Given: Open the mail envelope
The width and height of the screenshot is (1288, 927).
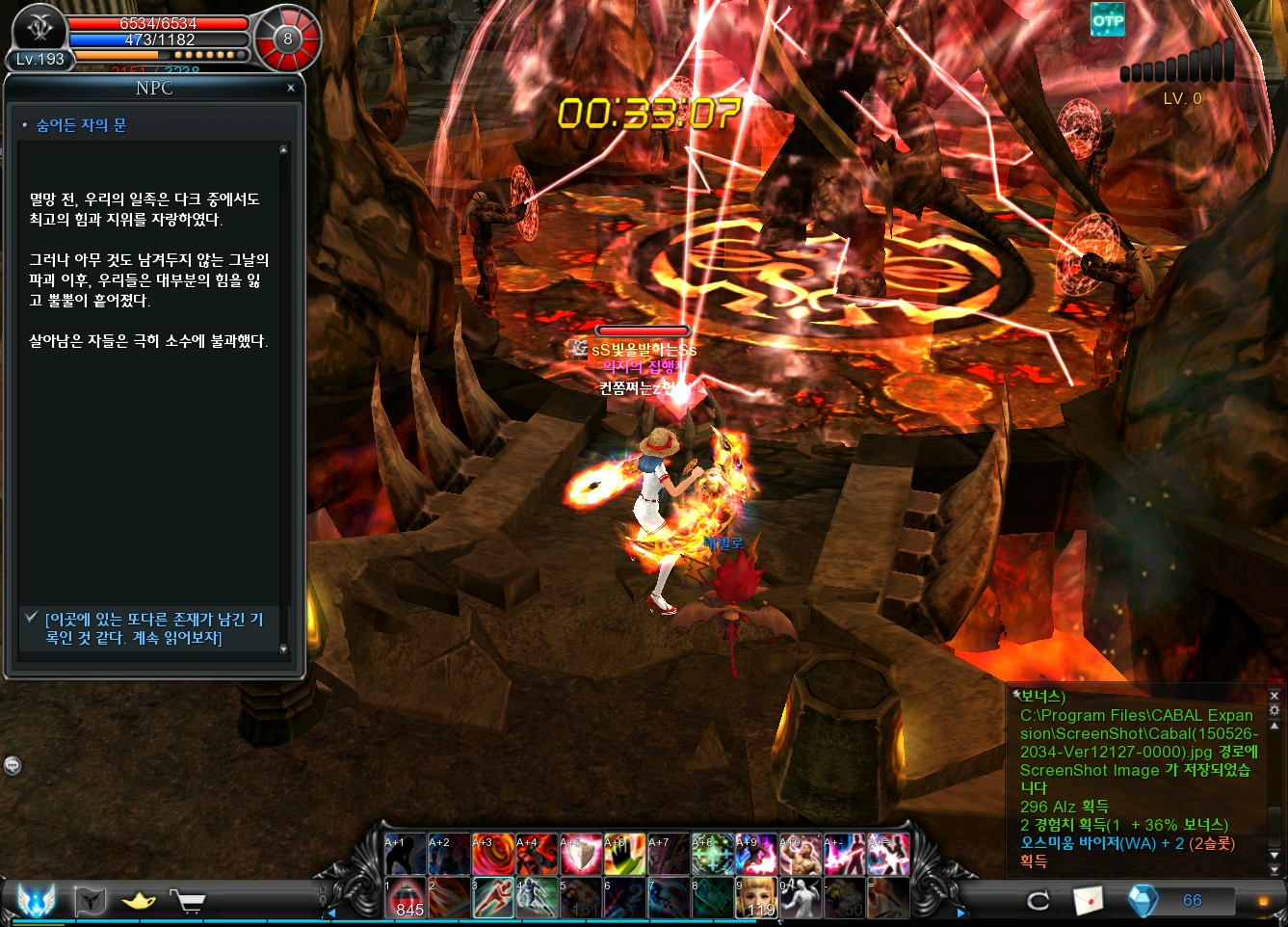Looking at the screenshot, I should [1089, 901].
